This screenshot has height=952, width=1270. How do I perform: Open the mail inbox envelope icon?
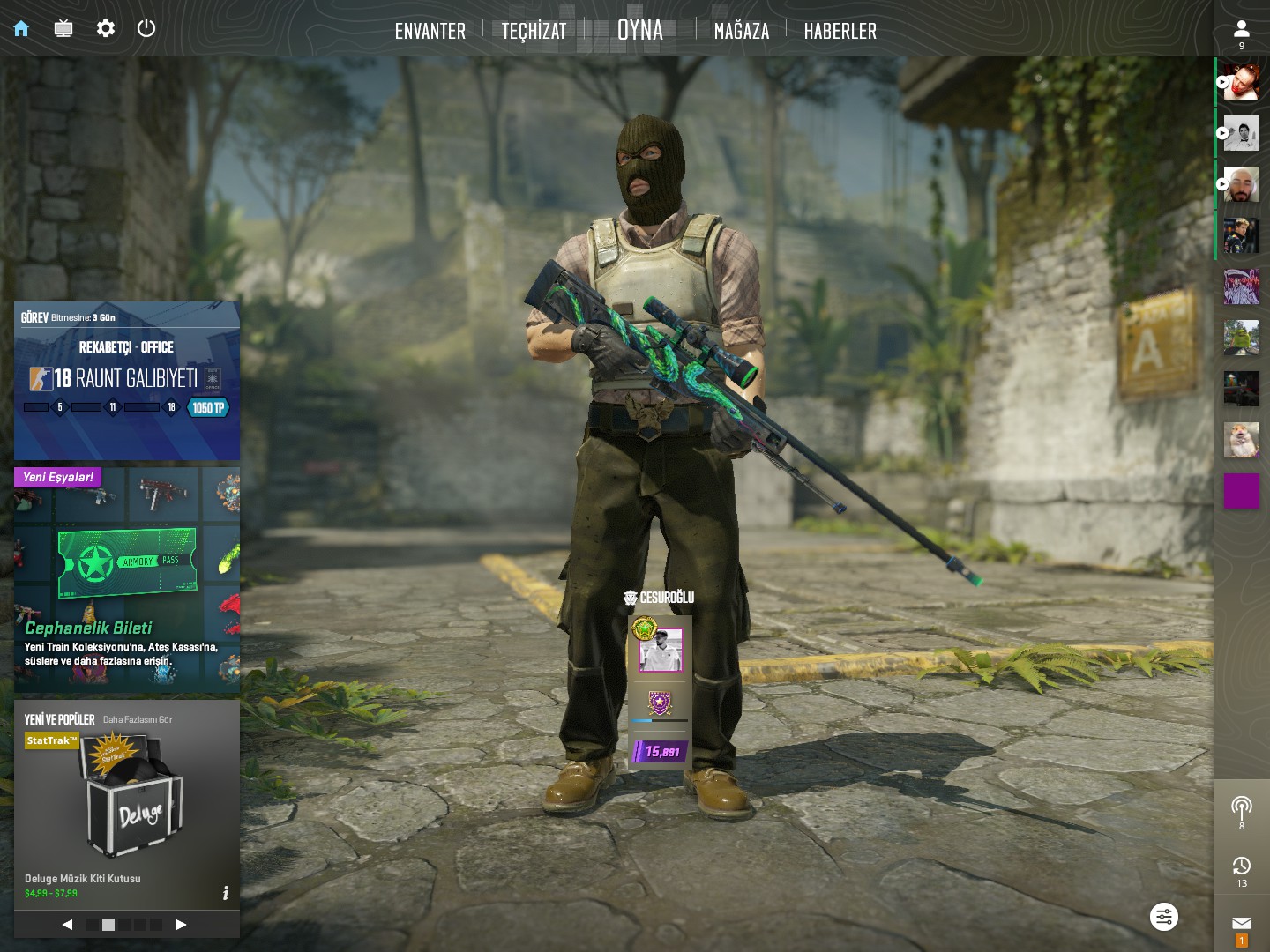pyautogui.click(x=1241, y=924)
